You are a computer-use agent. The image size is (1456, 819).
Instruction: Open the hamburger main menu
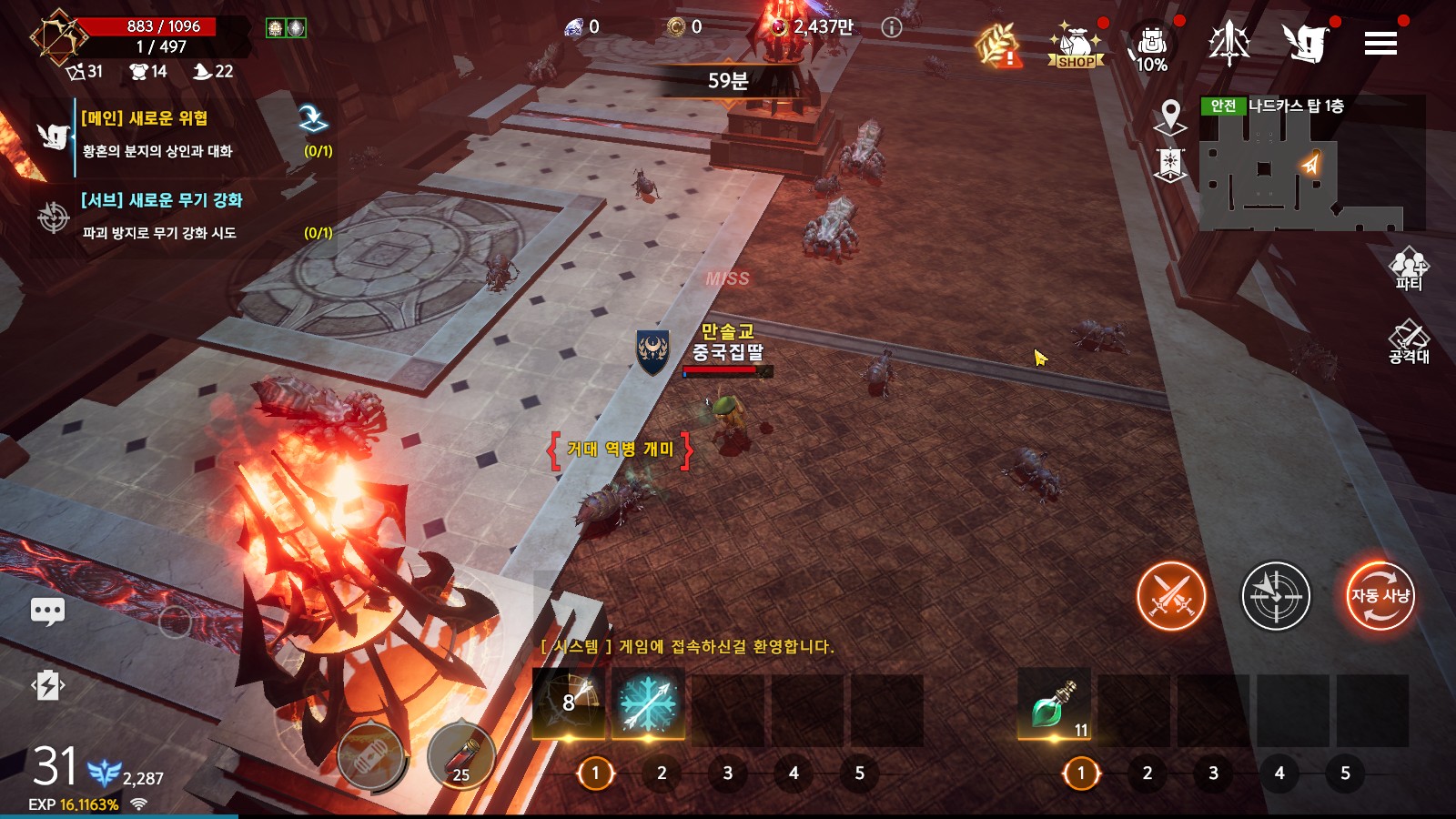coord(1380,43)
